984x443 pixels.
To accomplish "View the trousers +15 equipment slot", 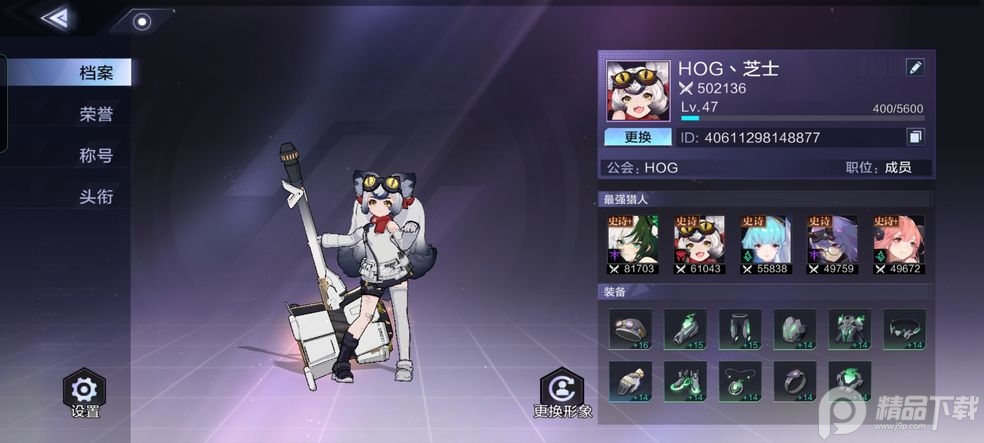I will point(740,329).
